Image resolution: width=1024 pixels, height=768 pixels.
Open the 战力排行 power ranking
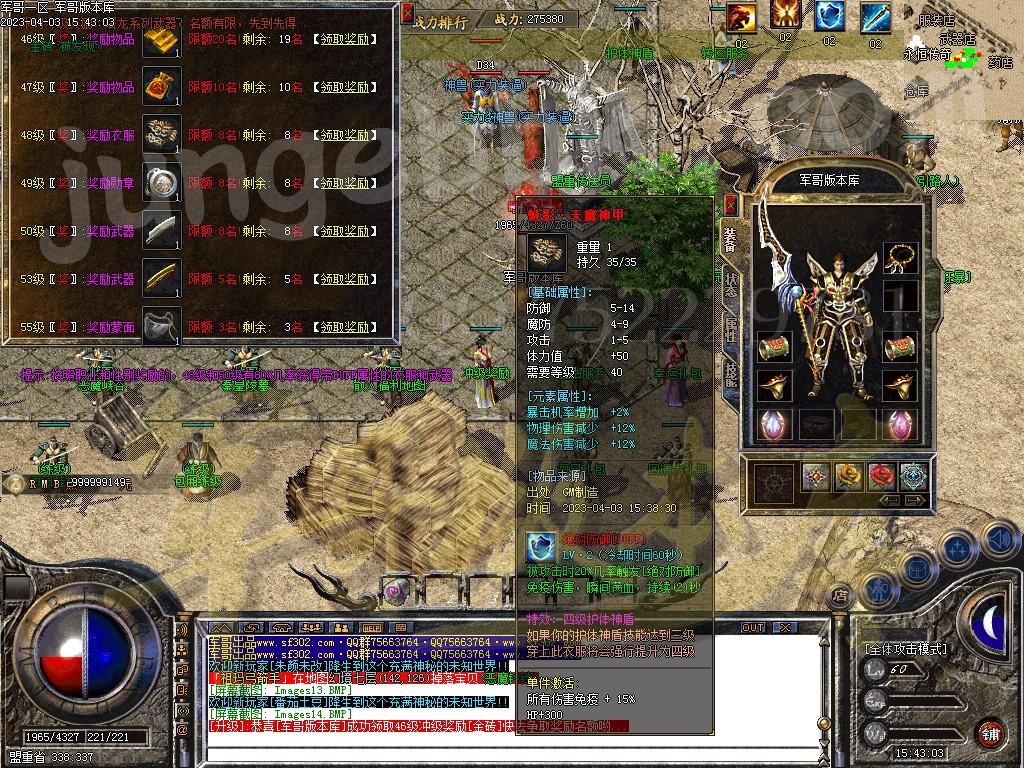point(440,20)
